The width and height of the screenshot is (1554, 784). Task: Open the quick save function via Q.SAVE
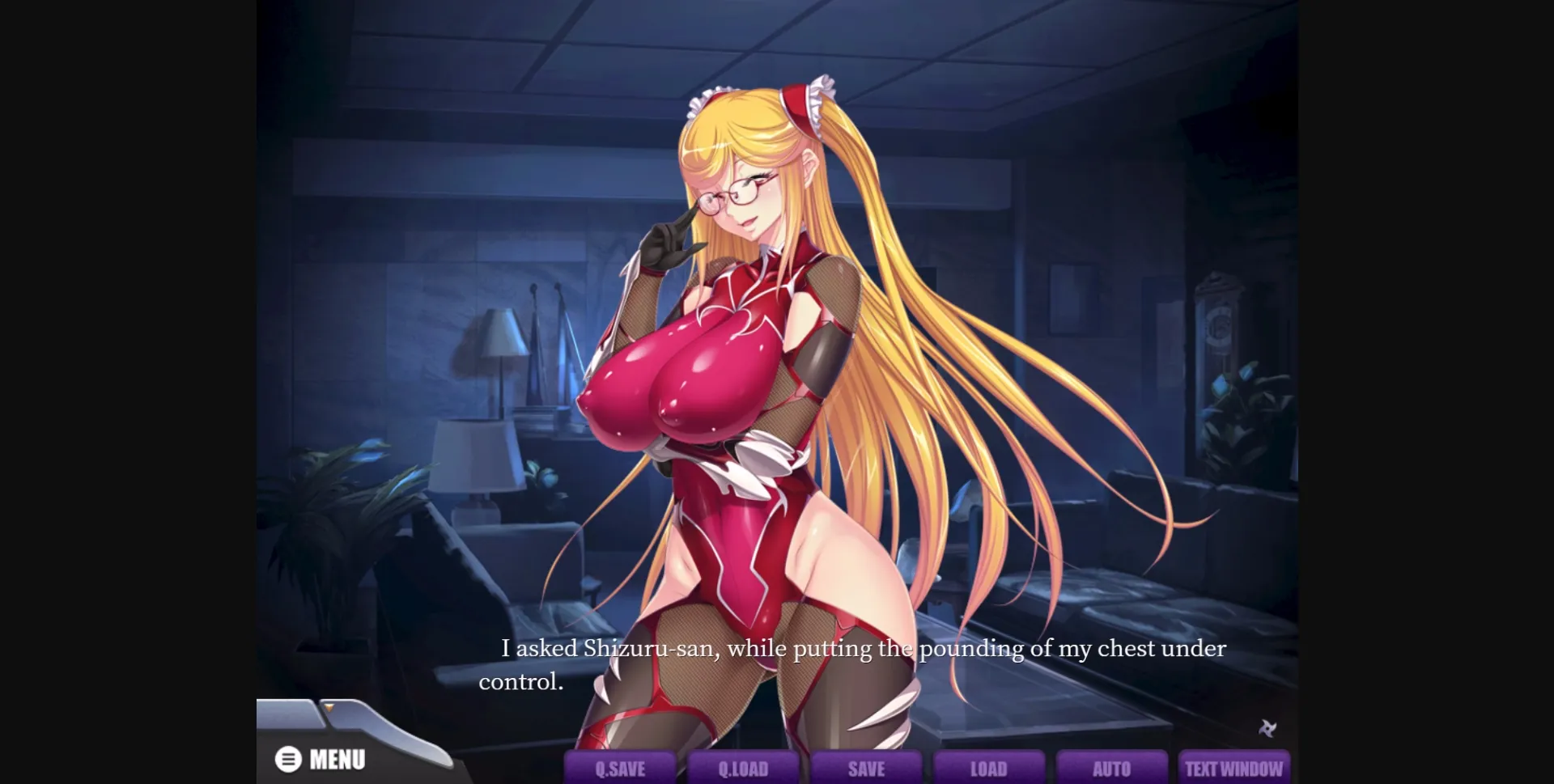pyautogui.click(x=619, y=768)
